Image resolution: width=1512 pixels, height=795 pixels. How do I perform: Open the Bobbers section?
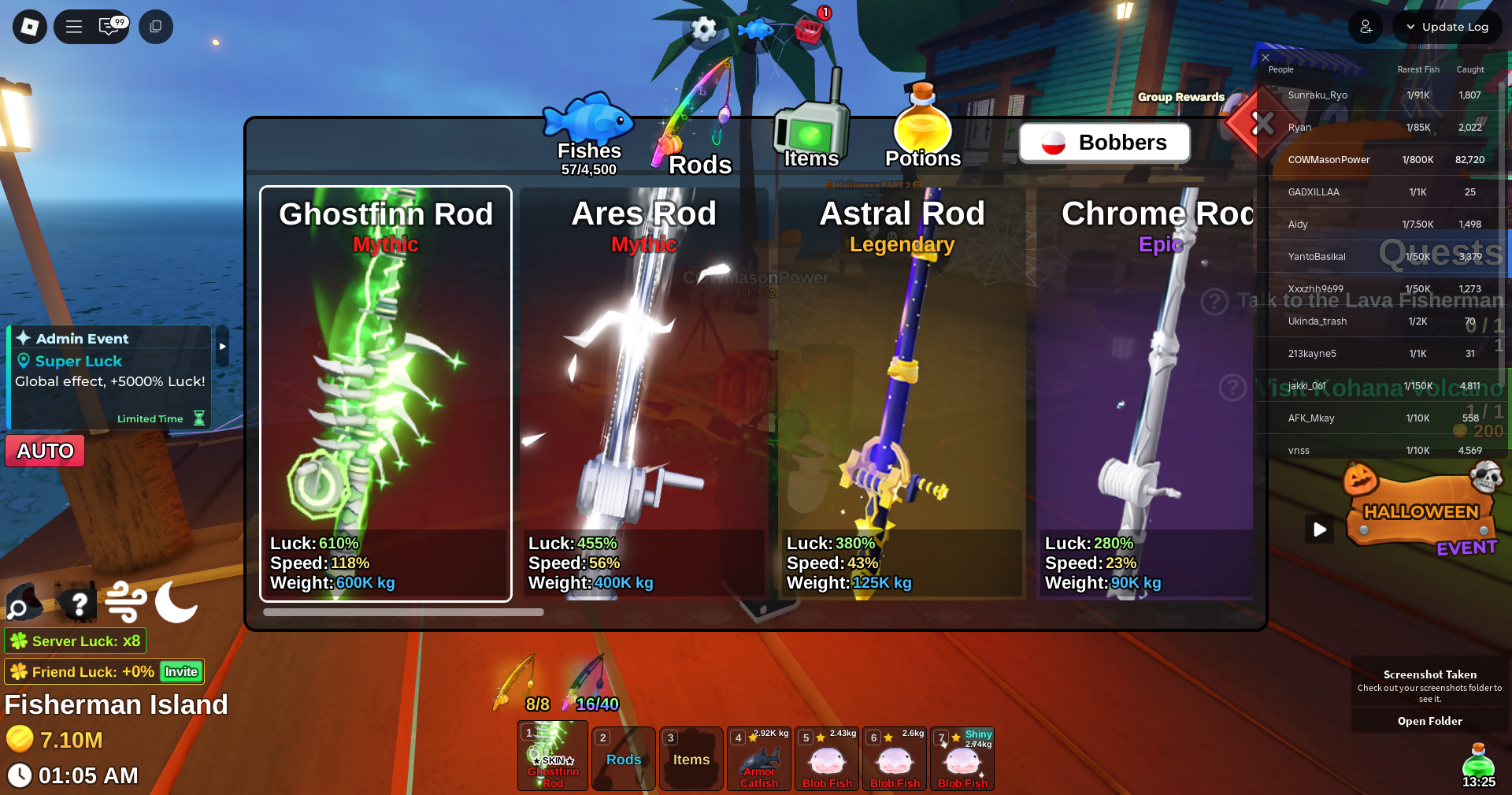tap(1104, 143)
